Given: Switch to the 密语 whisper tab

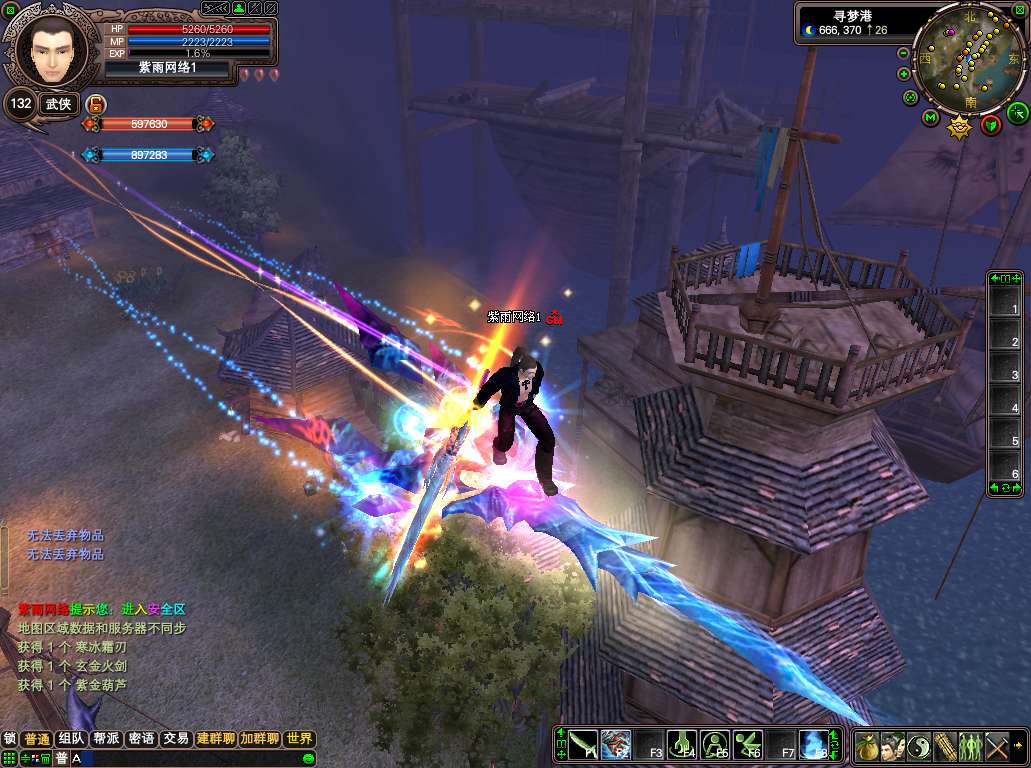Looking at the screenshot, I should (141, 739).
